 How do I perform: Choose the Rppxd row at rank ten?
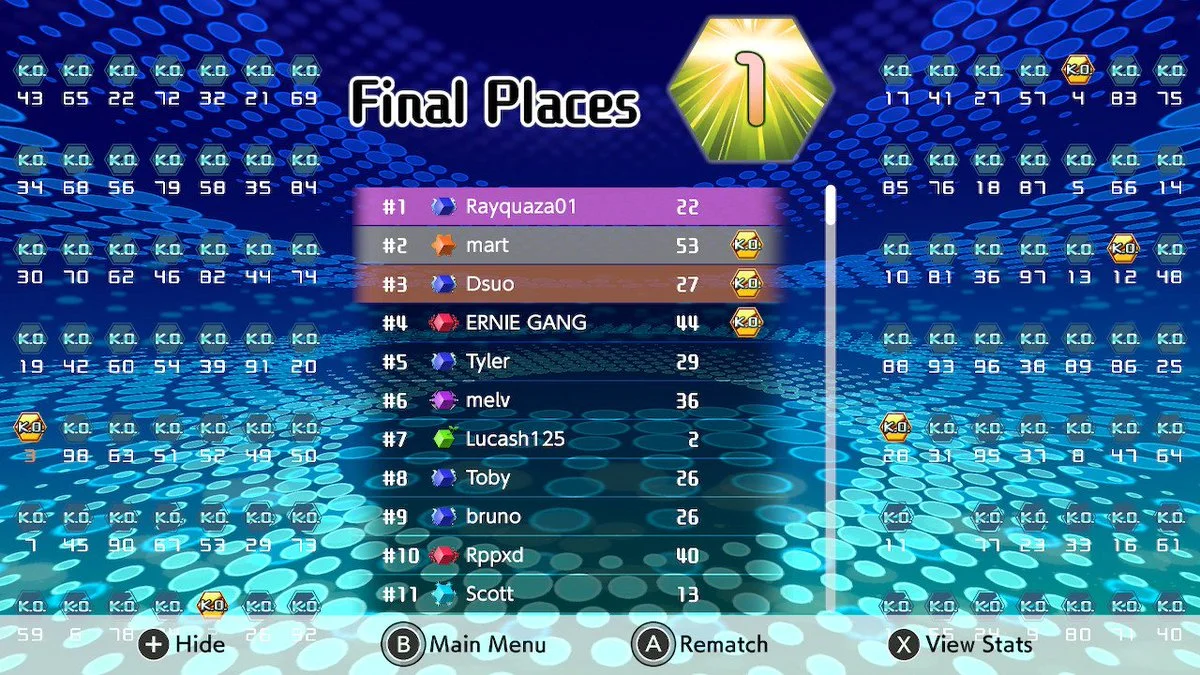(x=567, y=555)
